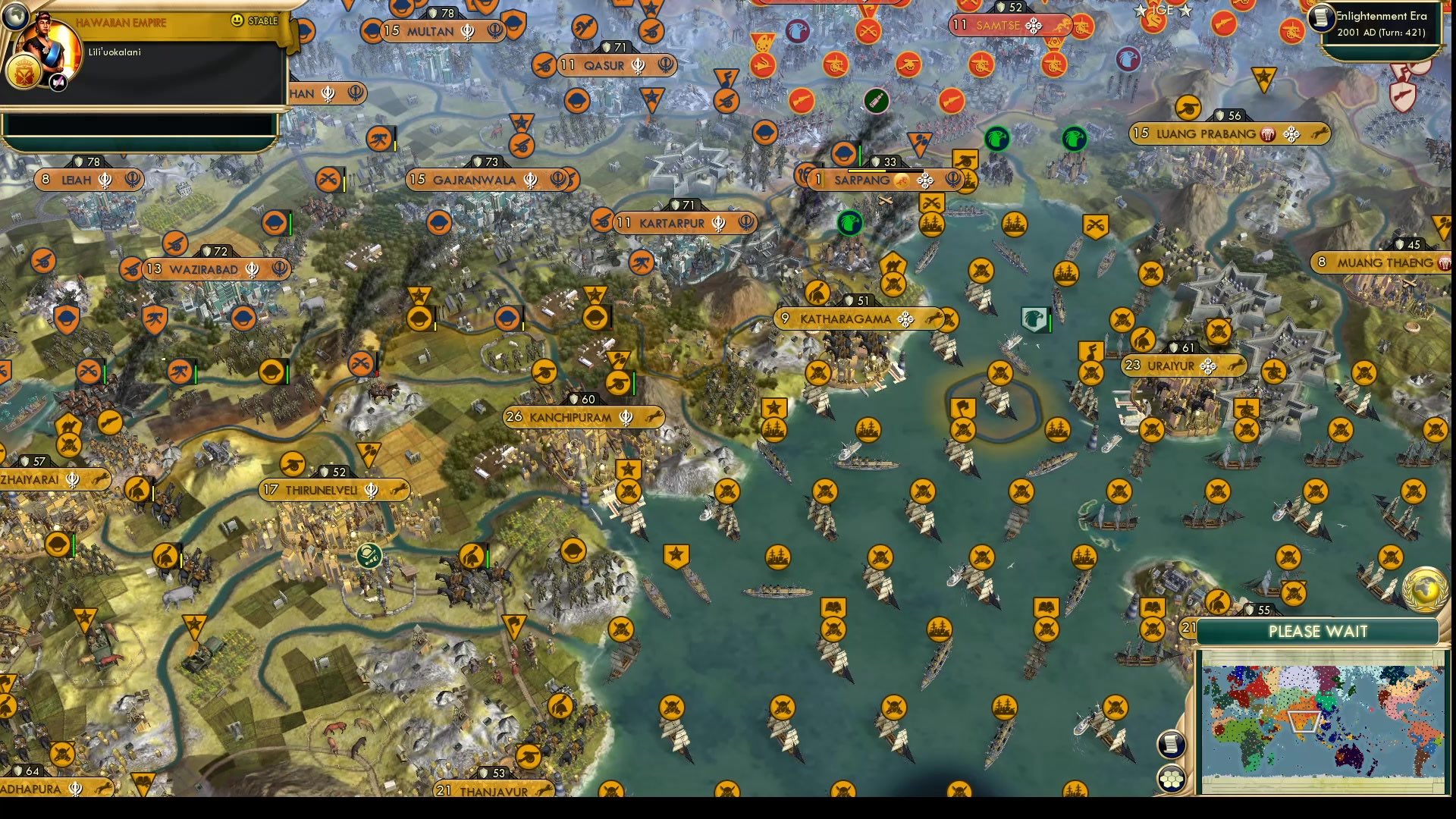The width and height of the screenshot is (1456, 819).
Task: Click the STABLE happiness smiley indicator
Action: [x=237, y=20]
